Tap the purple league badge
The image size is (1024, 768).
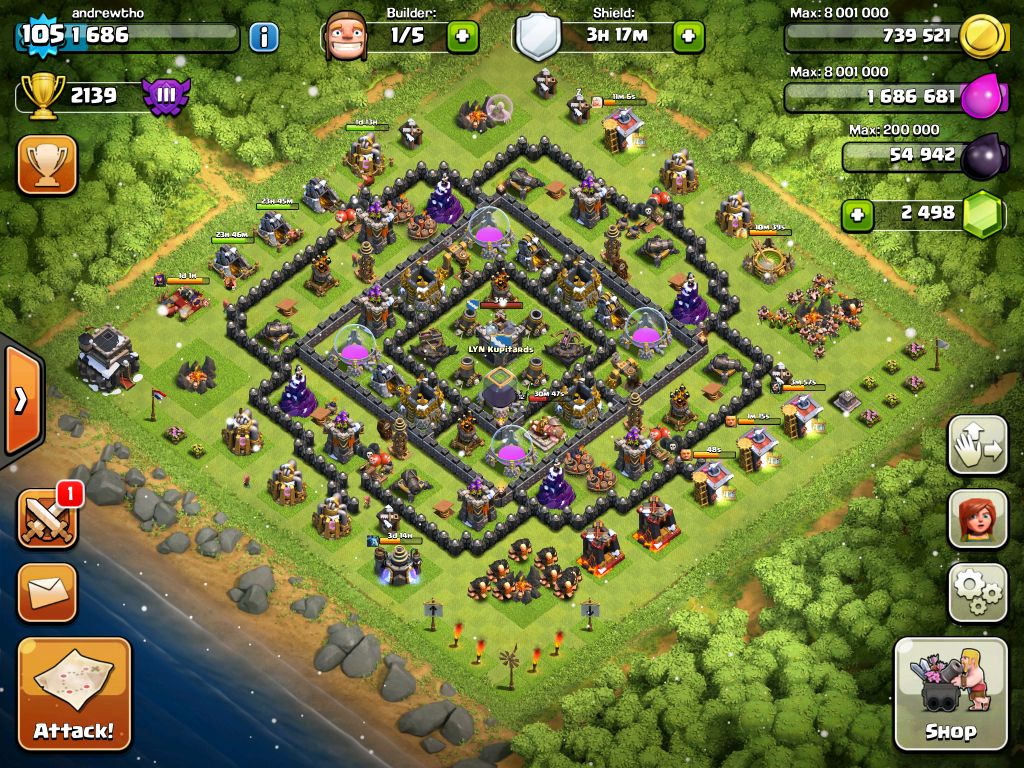coord(166,96)
